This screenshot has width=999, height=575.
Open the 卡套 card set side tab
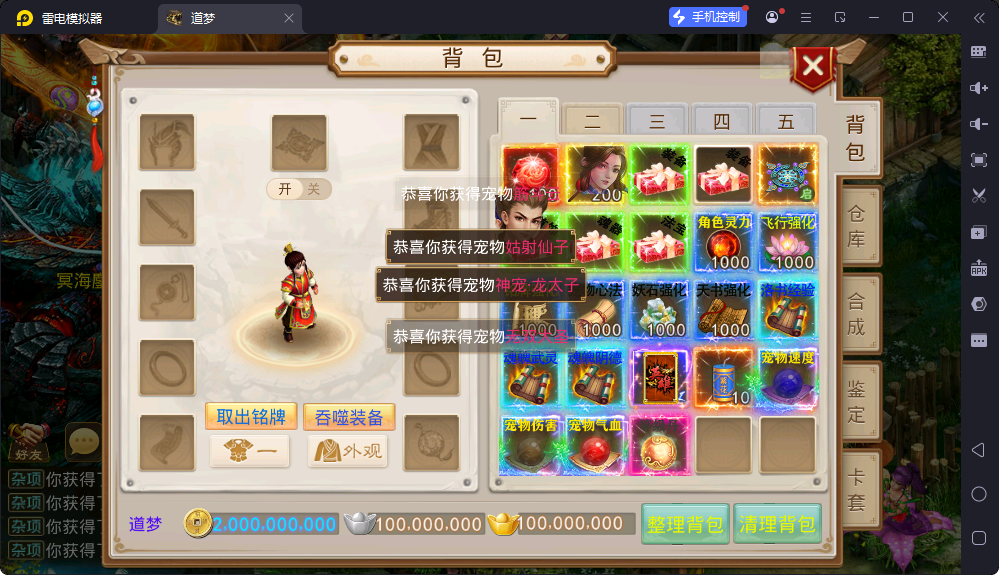[x=856, y=487]
